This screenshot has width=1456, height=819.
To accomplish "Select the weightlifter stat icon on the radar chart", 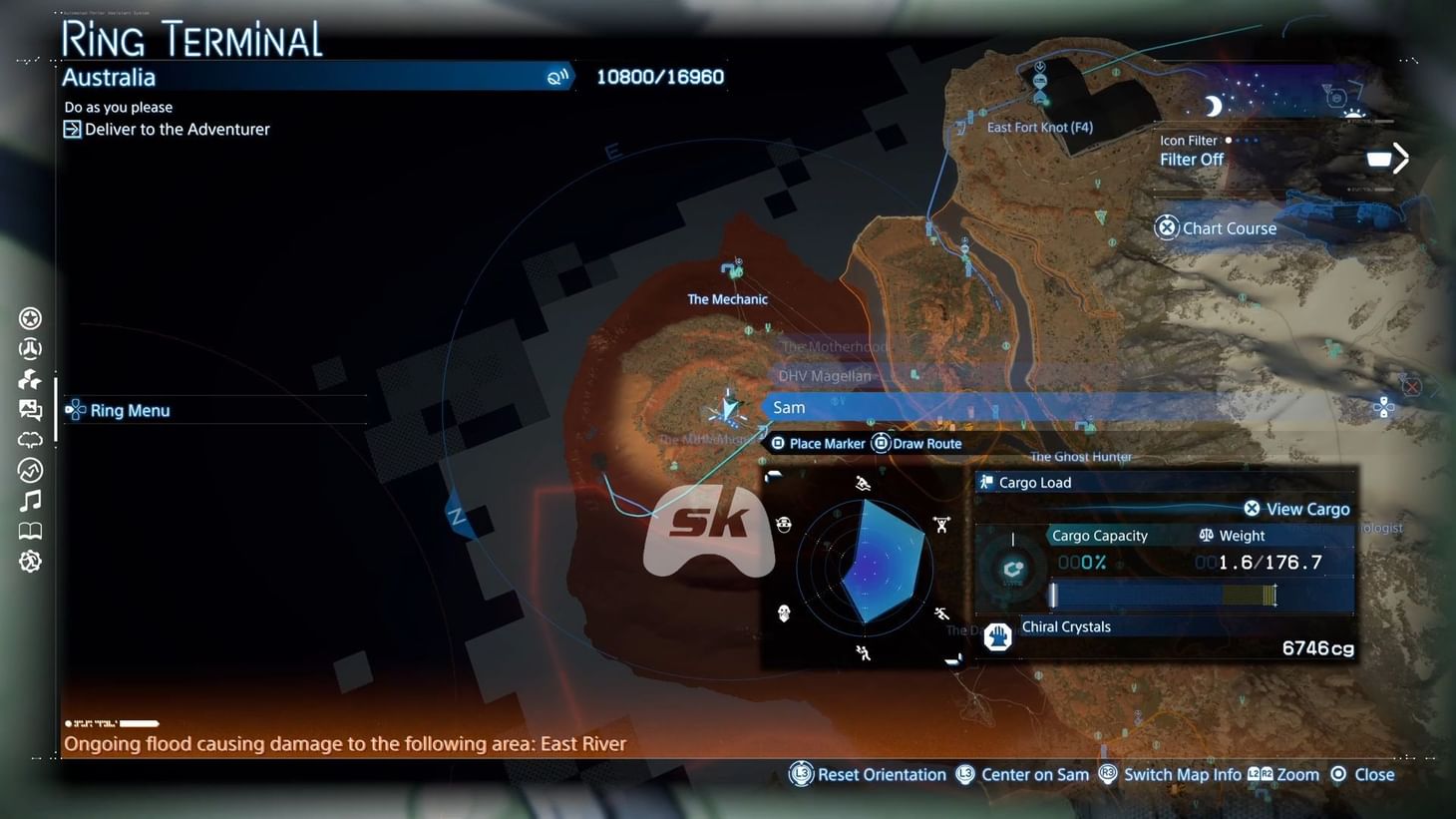I will point(941,525).
